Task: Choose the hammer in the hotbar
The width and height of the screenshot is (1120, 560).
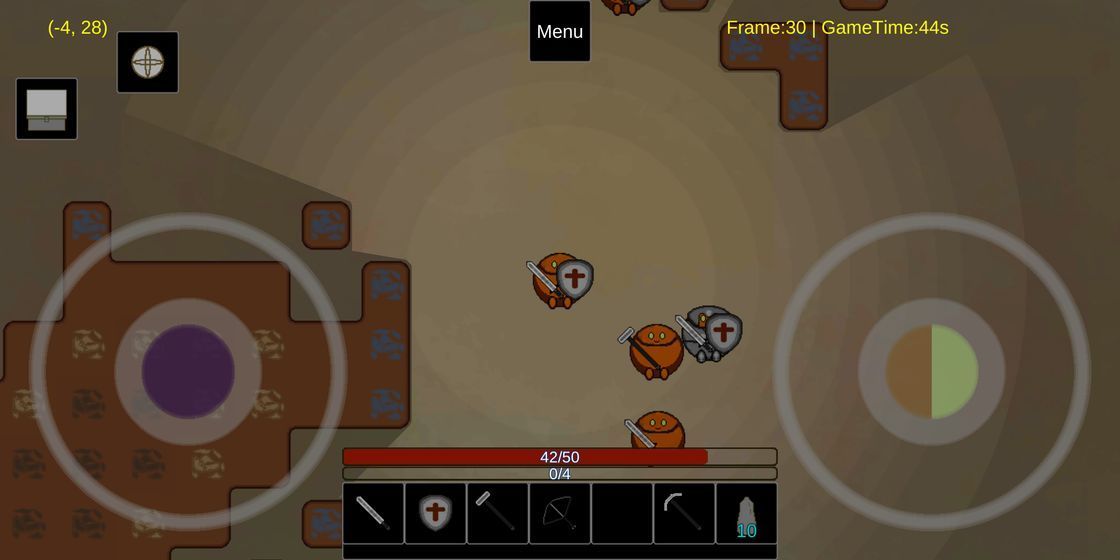Action: [x=497, y=513]
